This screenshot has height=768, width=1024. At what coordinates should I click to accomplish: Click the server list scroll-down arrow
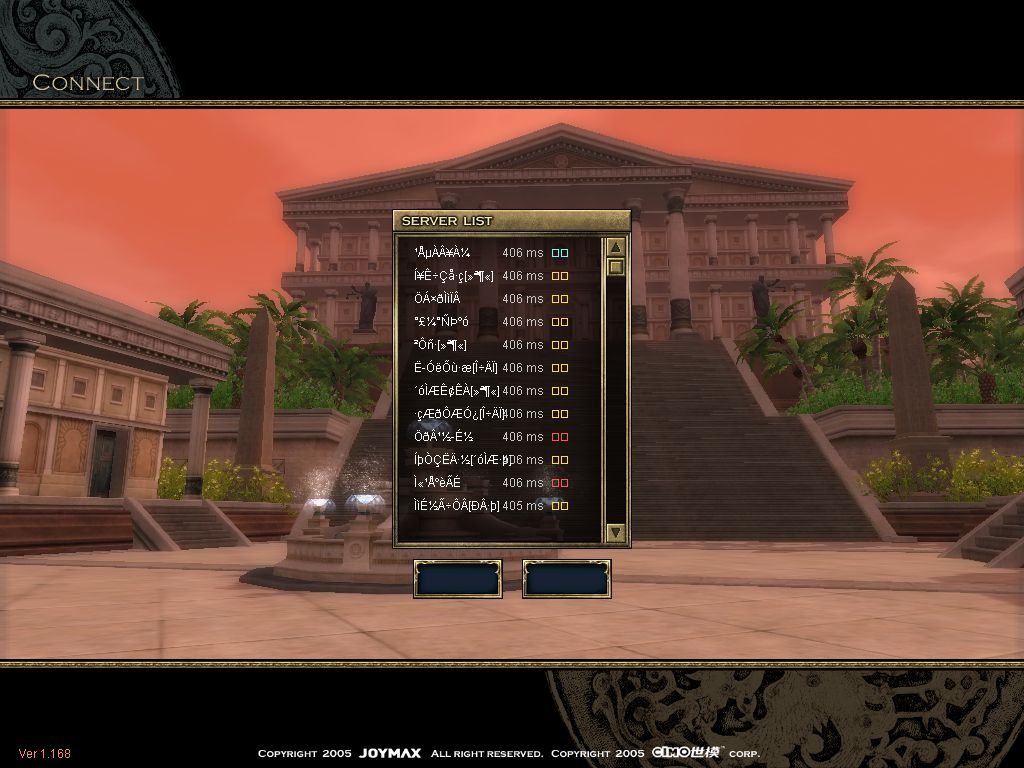coord(616,533)
